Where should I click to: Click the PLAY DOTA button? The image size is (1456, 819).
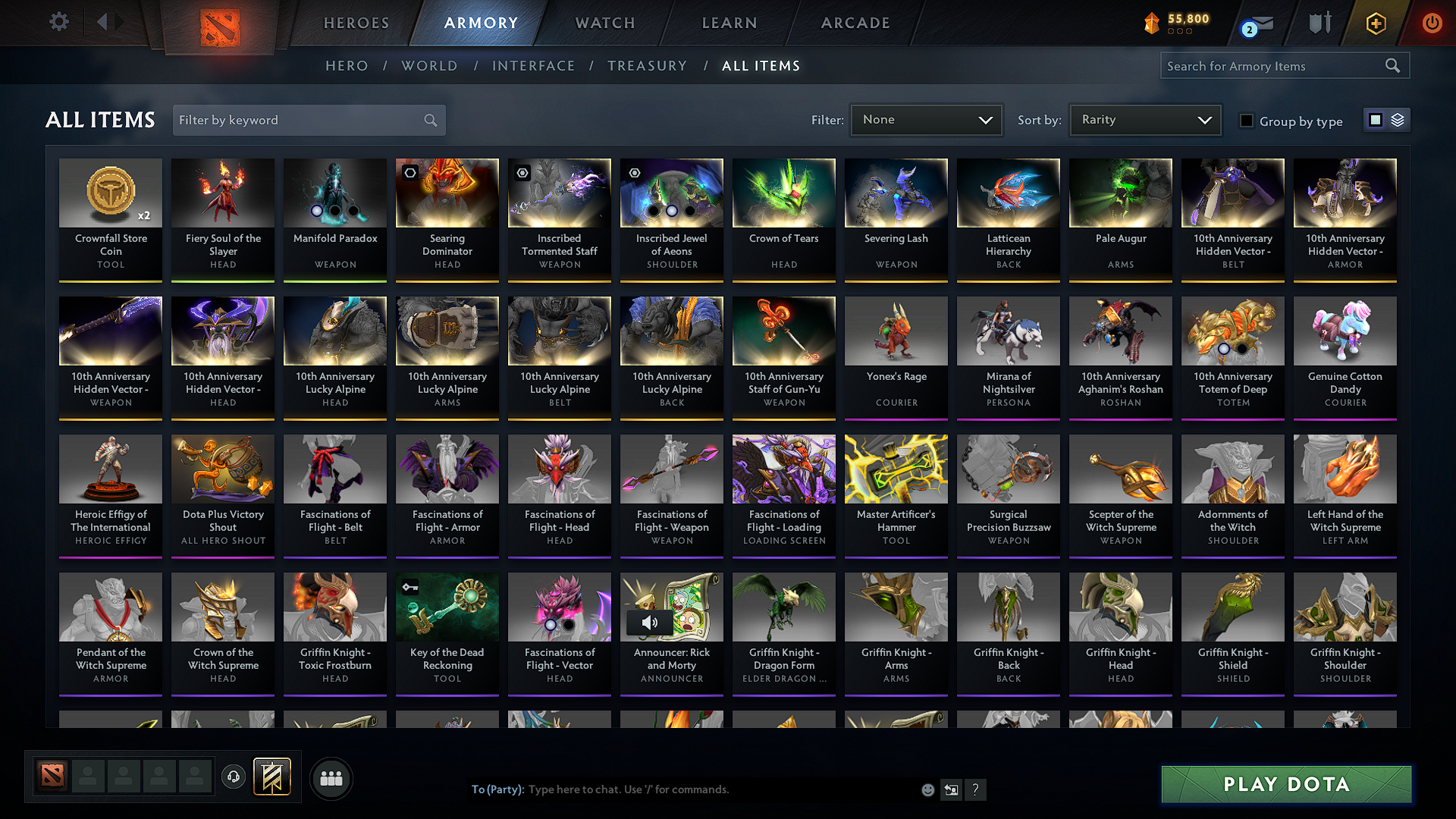coord(1285,784)
